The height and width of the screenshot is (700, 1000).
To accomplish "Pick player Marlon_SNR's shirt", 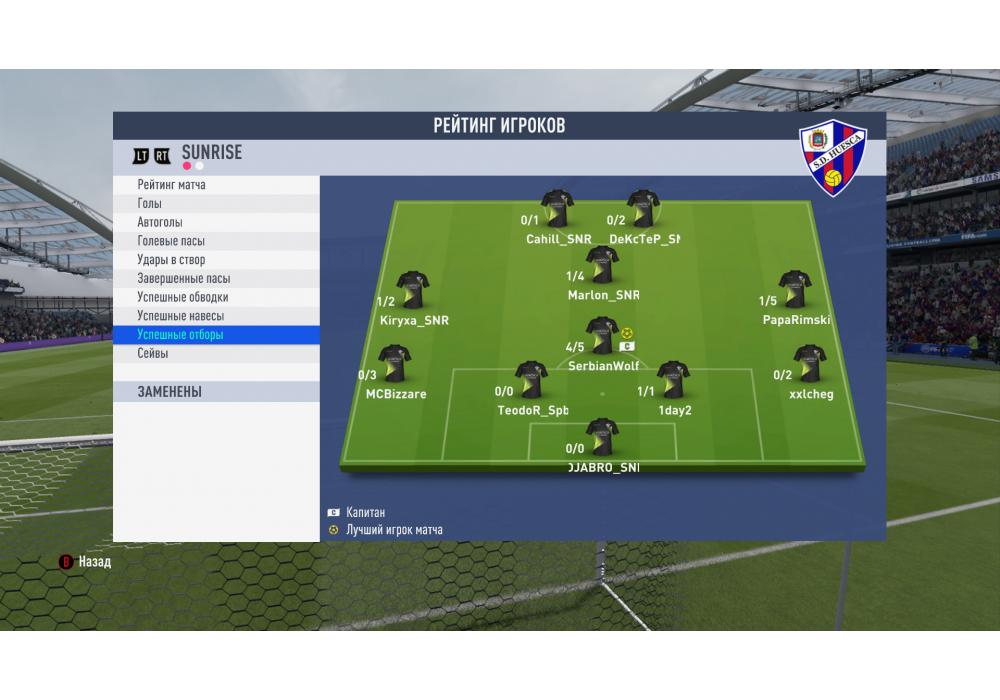I will [602, 266].
